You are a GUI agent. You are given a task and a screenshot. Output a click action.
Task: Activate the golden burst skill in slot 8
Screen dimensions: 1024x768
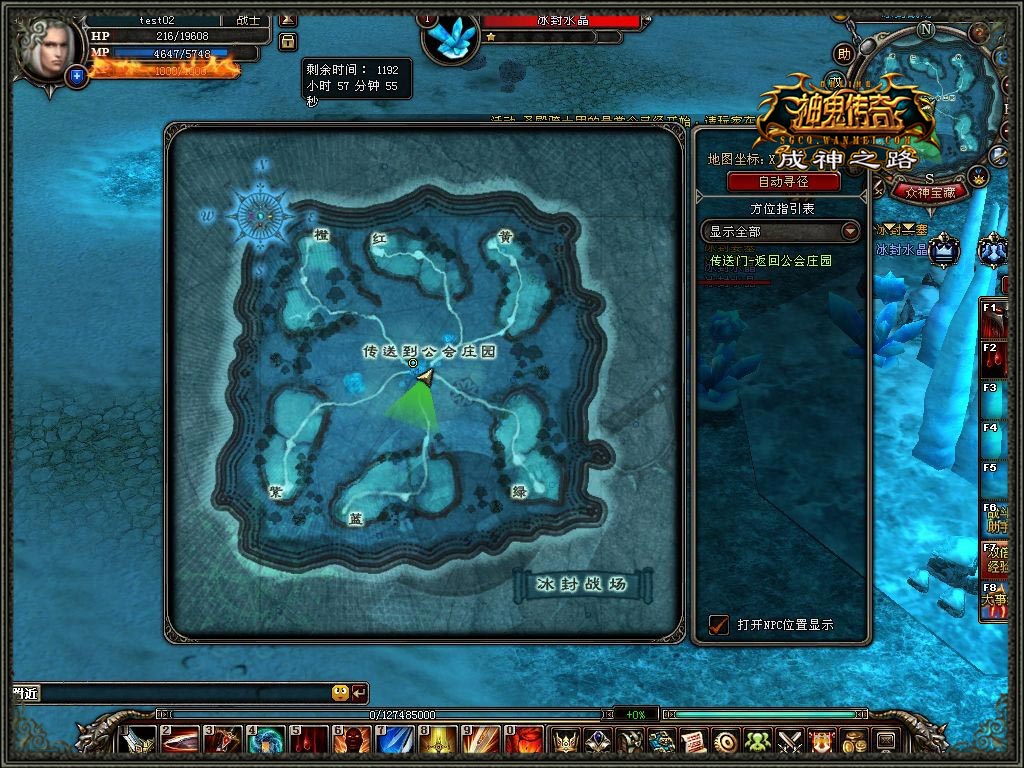pyautogui.click(x=438, y=741)
